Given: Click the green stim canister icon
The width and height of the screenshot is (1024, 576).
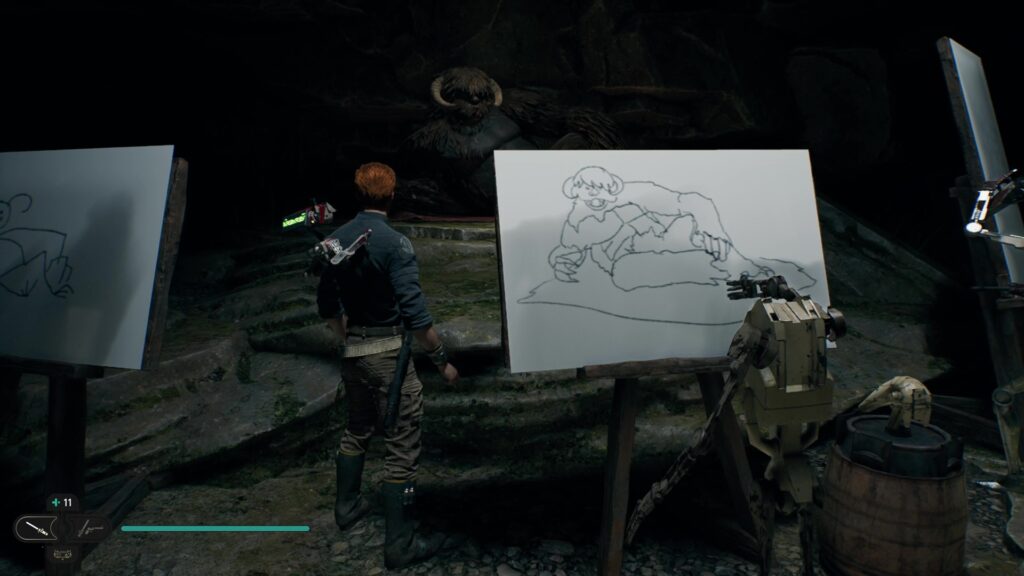Looking at the screenshot, I should pos(55,503).
